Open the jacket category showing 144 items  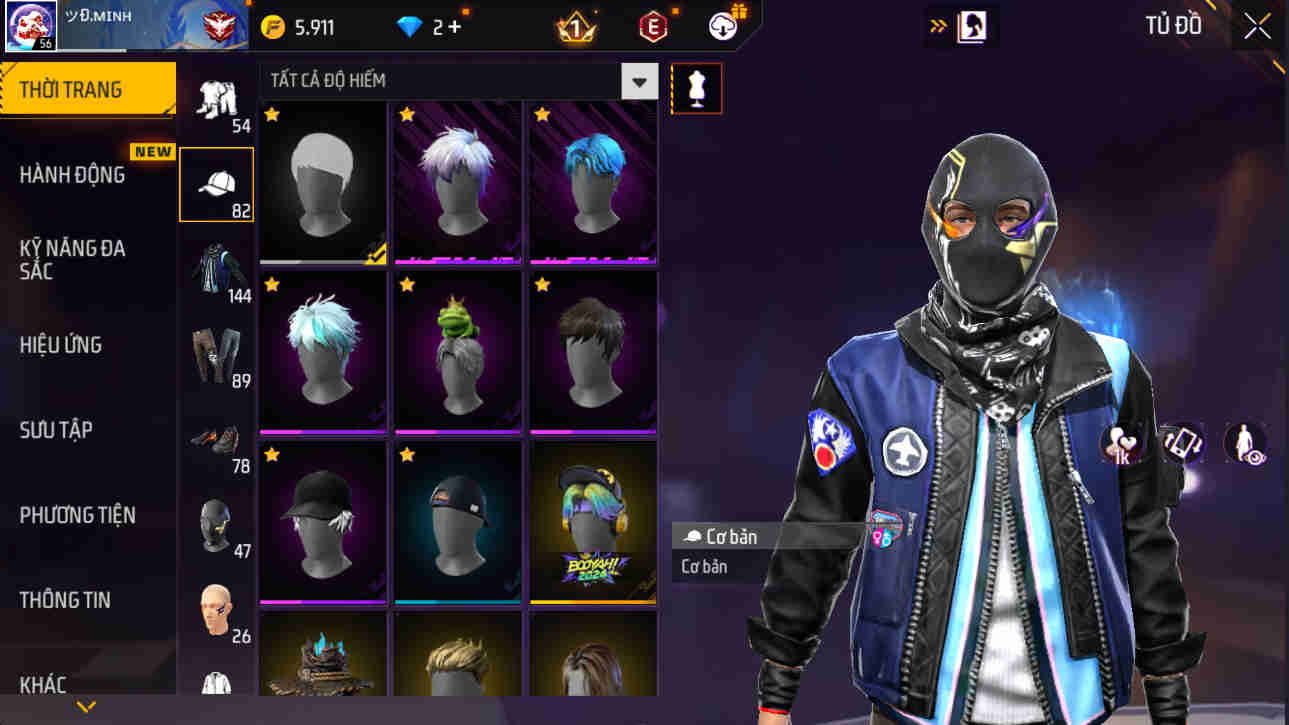click(216, 266)
